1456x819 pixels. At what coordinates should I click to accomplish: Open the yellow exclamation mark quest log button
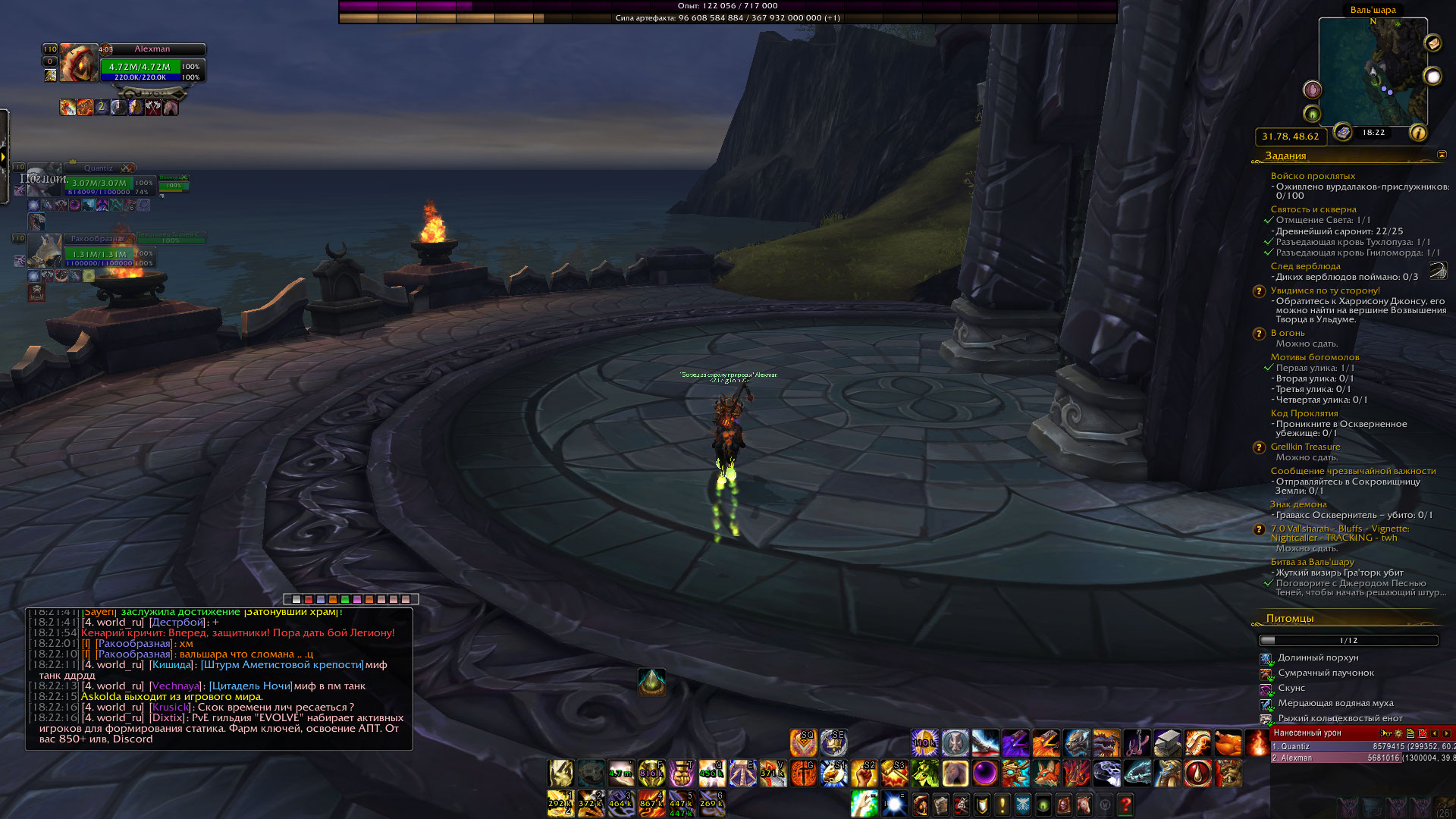pos(1002,805)
